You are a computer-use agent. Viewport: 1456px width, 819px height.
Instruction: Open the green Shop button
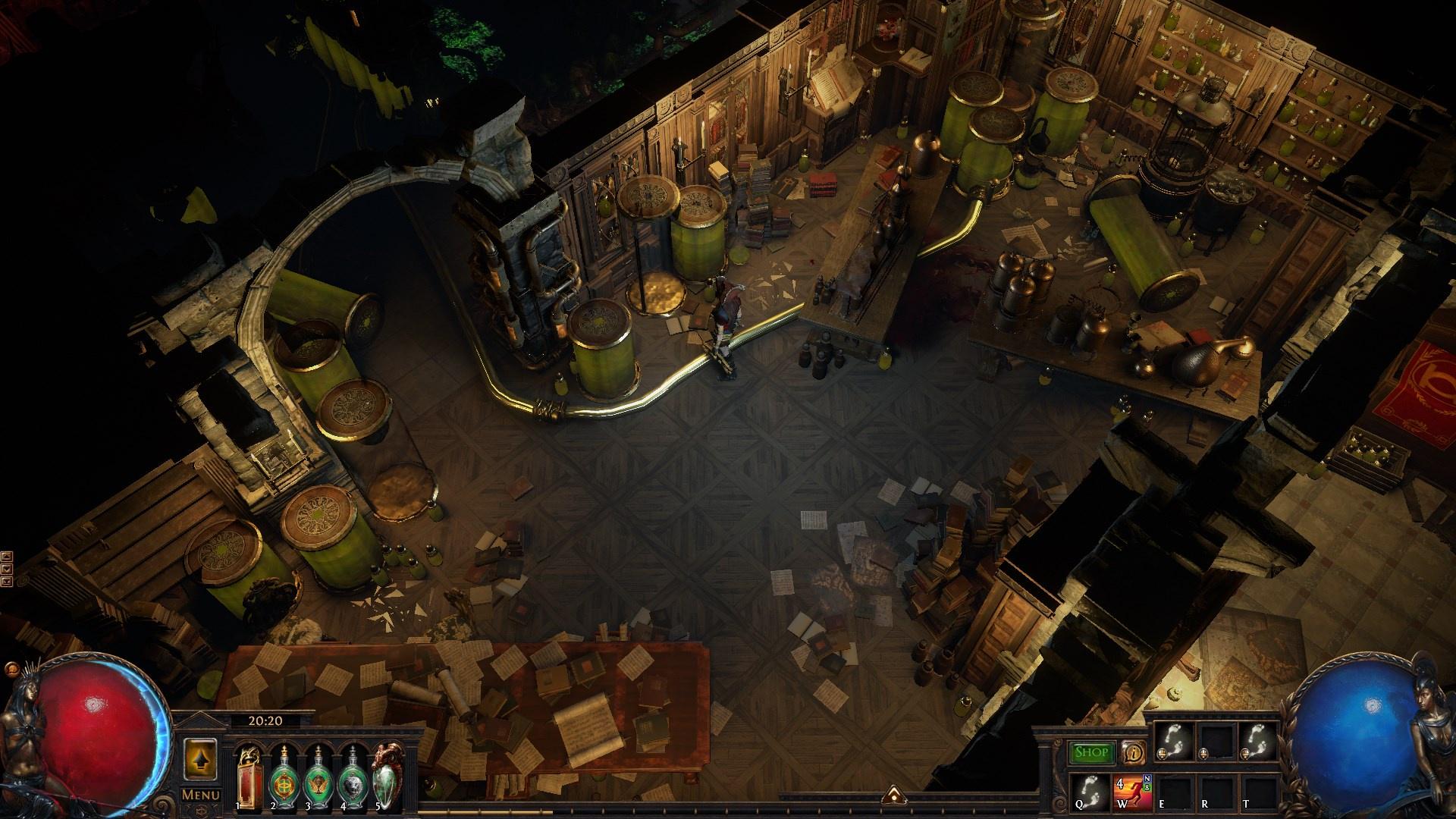pyautogui.click(x=1092, y=752)
